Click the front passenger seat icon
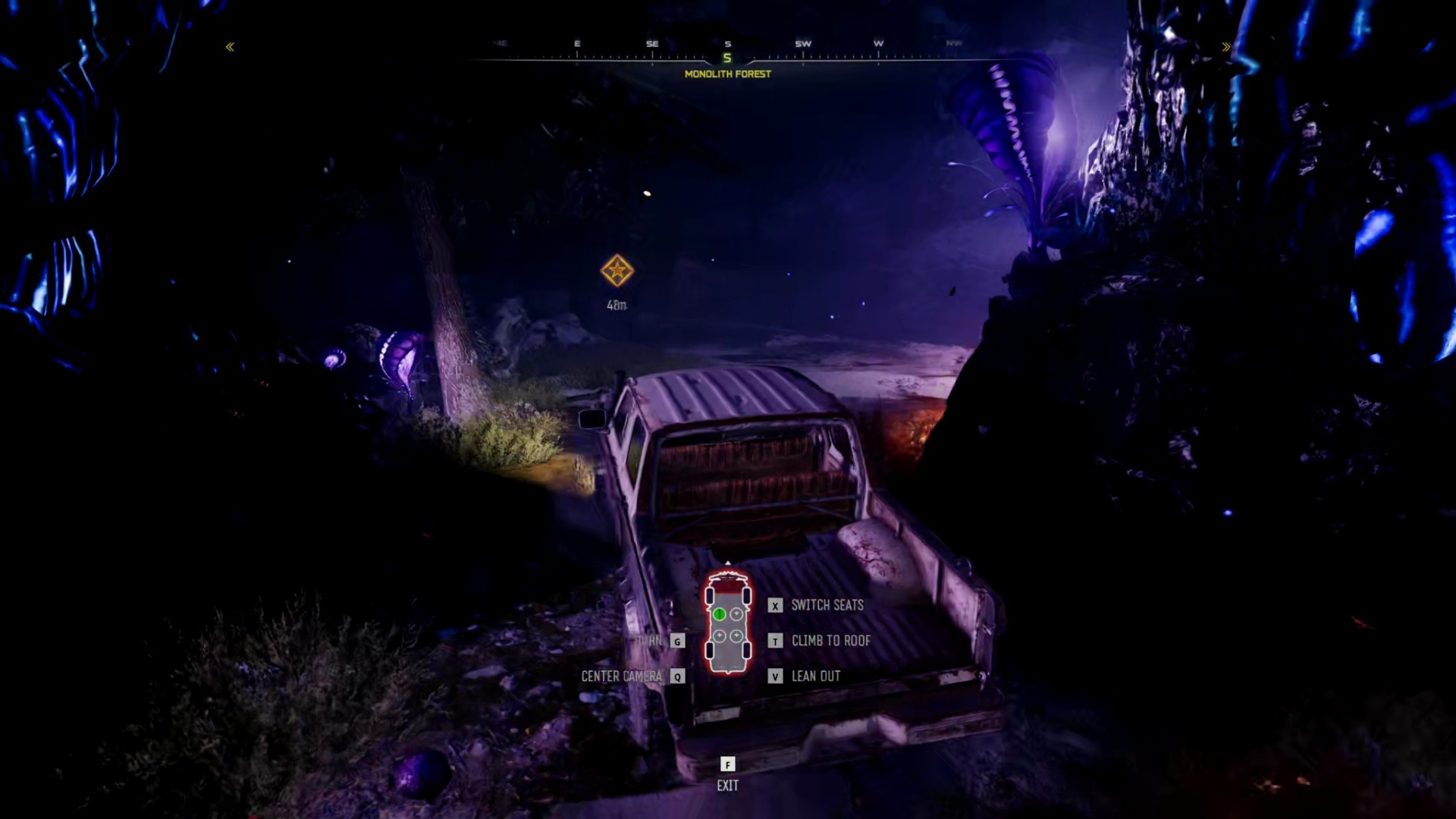Image resolution: width=1456 pixels, height=819 pixels. pyautogui.click(x=736, y=614)
